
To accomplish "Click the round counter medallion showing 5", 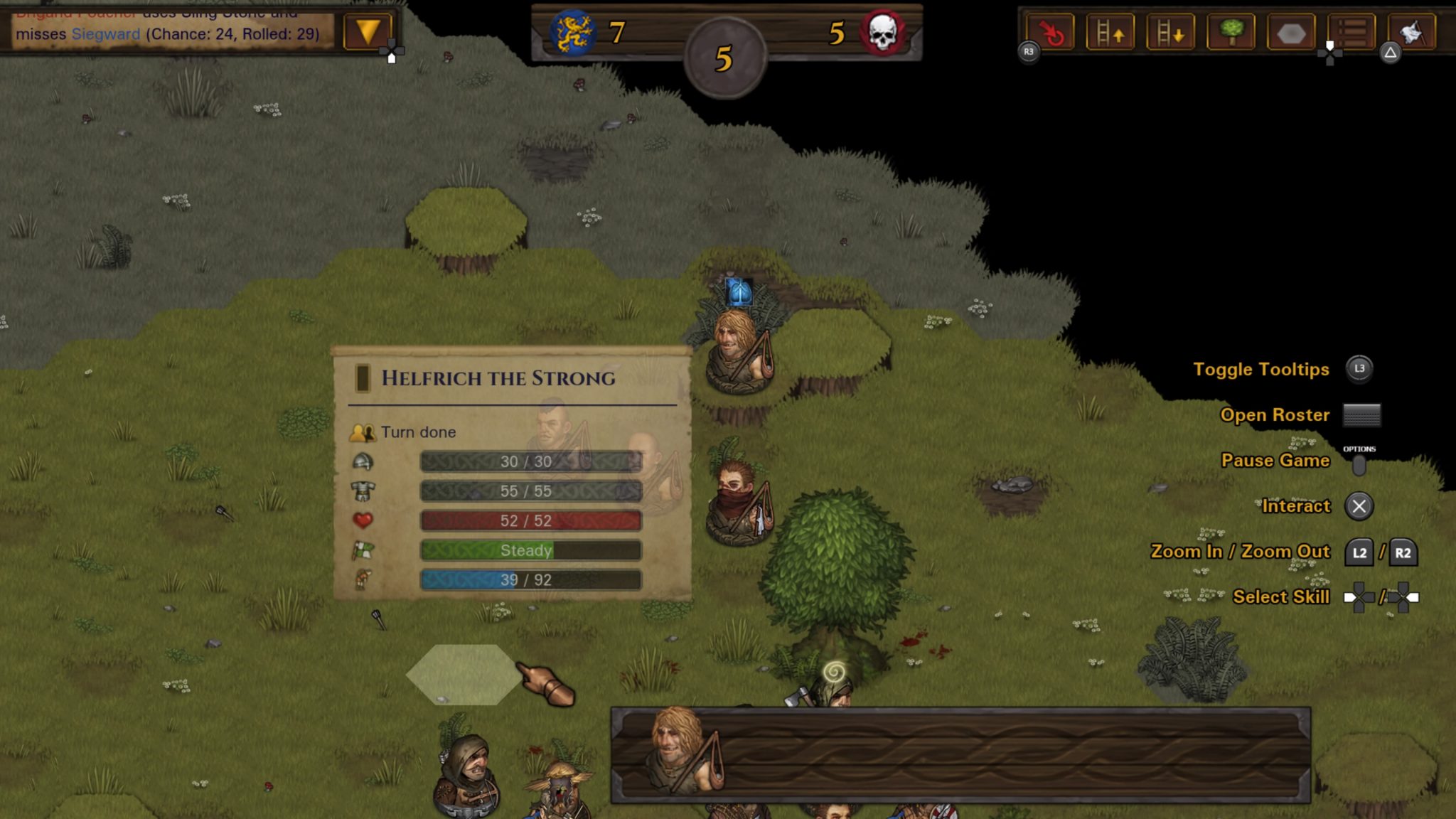I will (x=726, y=60).
